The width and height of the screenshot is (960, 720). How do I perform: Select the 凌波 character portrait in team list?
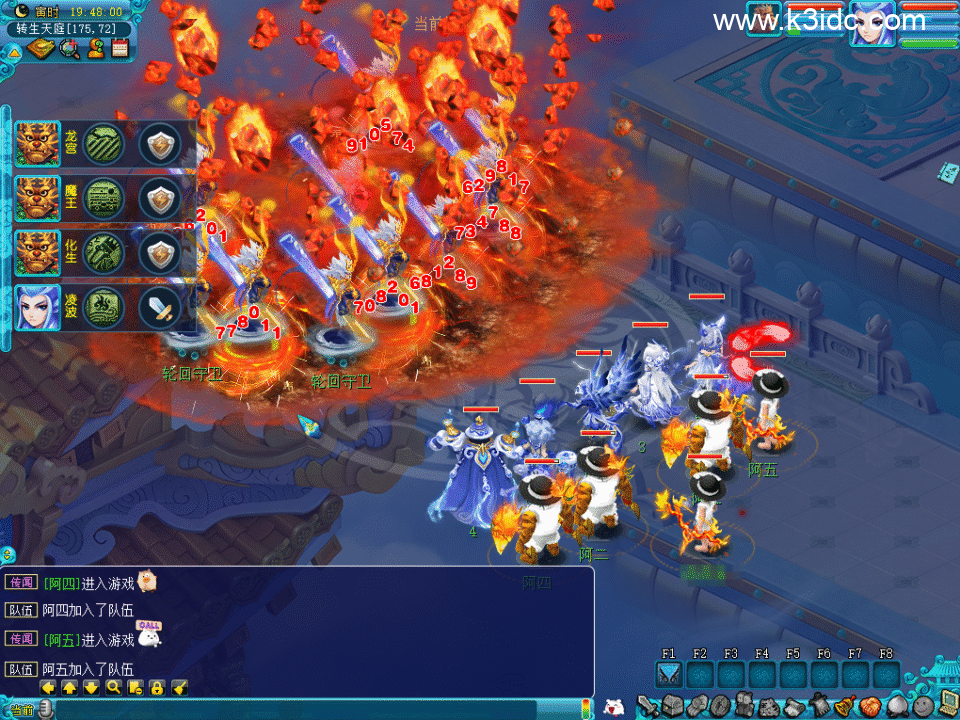click(x=37, y=306)
